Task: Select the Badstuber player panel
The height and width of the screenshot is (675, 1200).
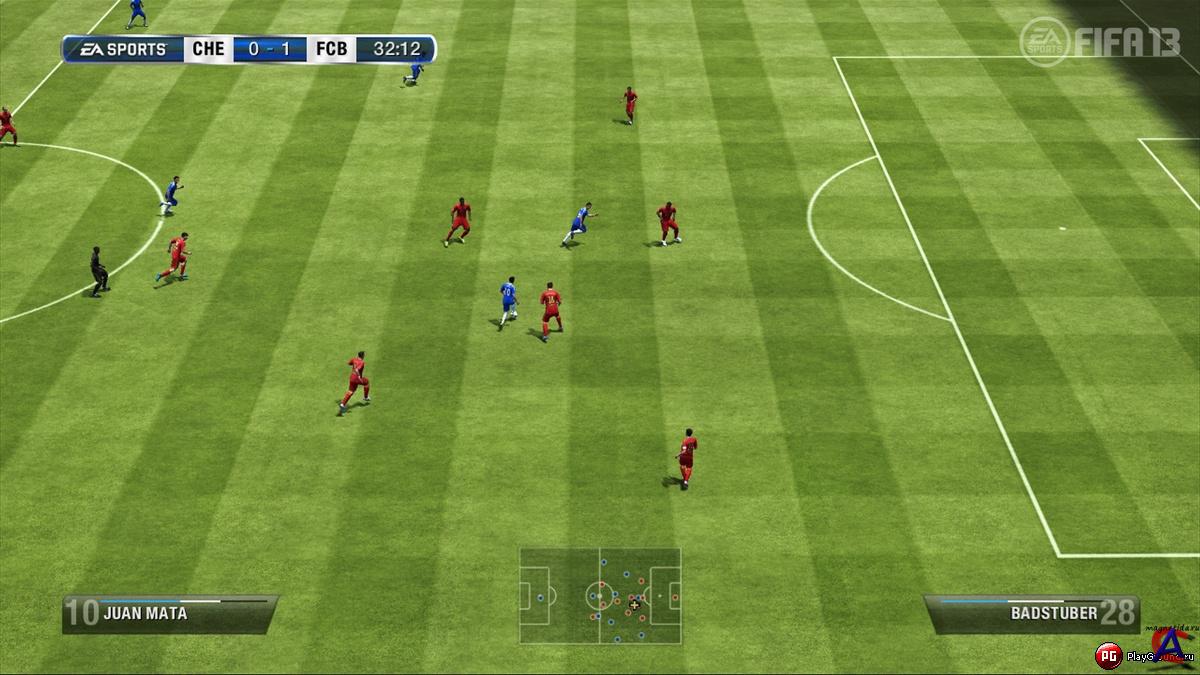Action: [x=1031, y=613]
